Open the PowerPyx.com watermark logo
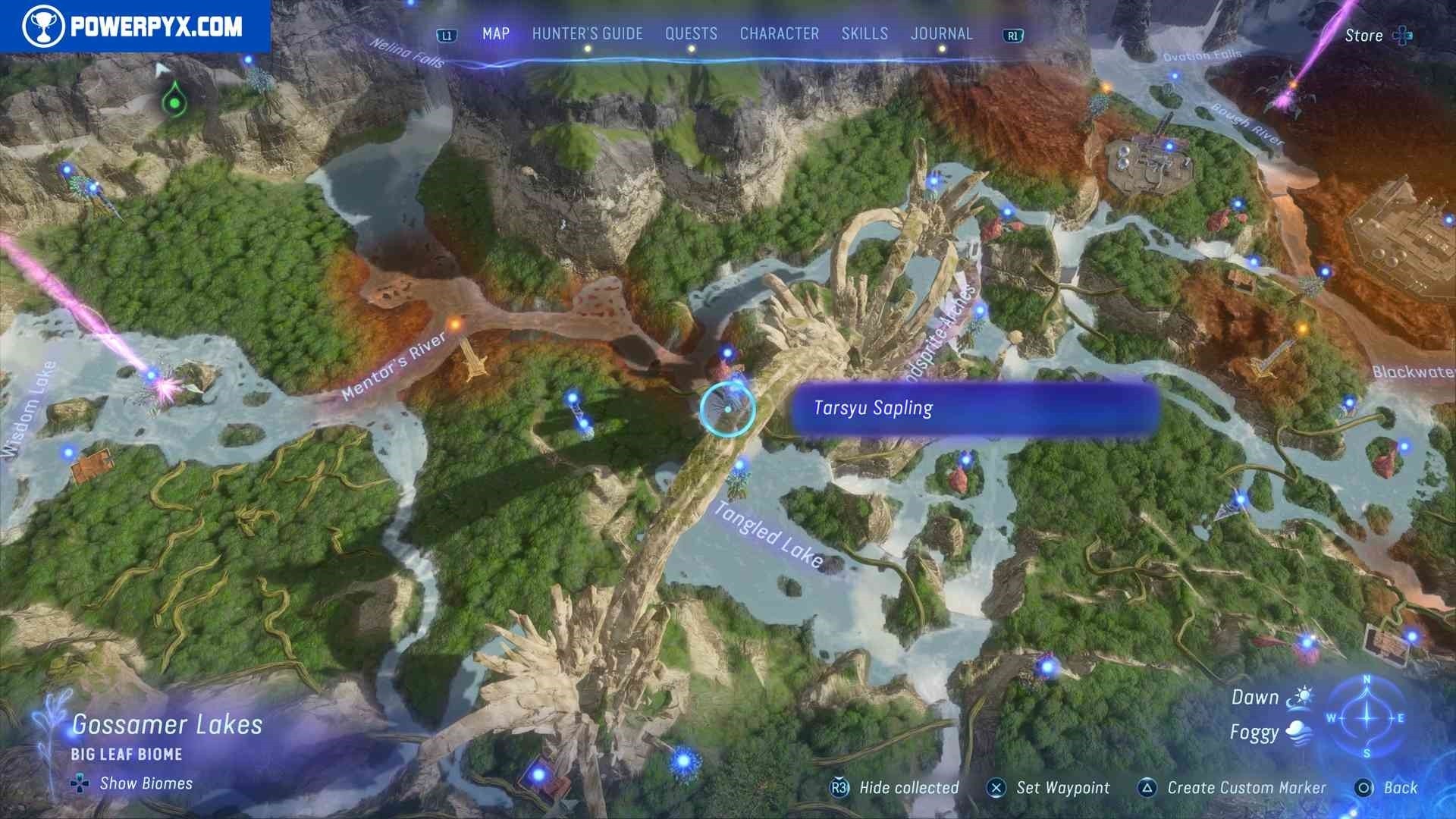This screenshot has width=1456, height=819. click(x=134, y=27)
